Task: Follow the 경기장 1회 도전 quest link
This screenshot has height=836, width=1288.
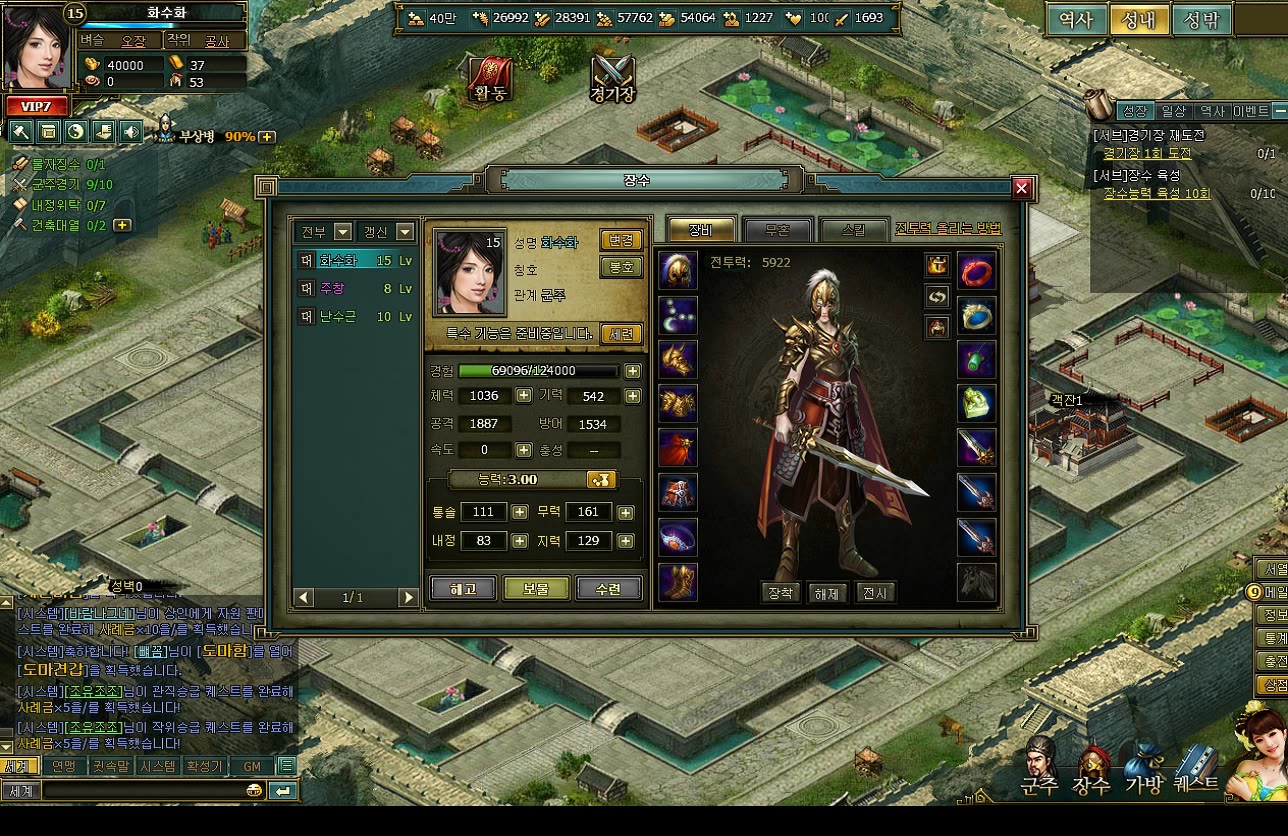Action: [x=1147, y=154]
